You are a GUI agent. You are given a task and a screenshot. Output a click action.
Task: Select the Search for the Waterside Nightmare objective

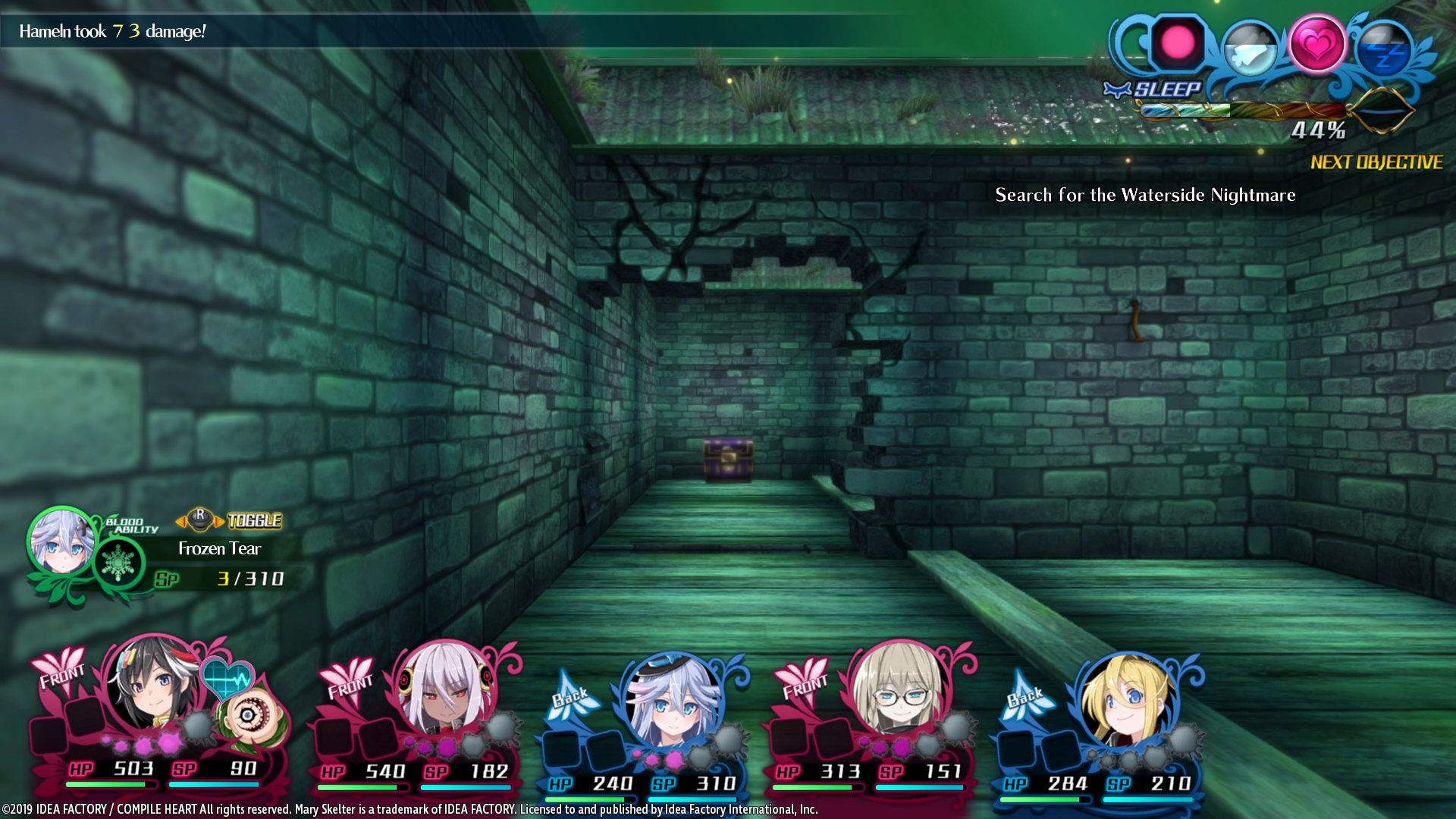(x=1145, y=195)
